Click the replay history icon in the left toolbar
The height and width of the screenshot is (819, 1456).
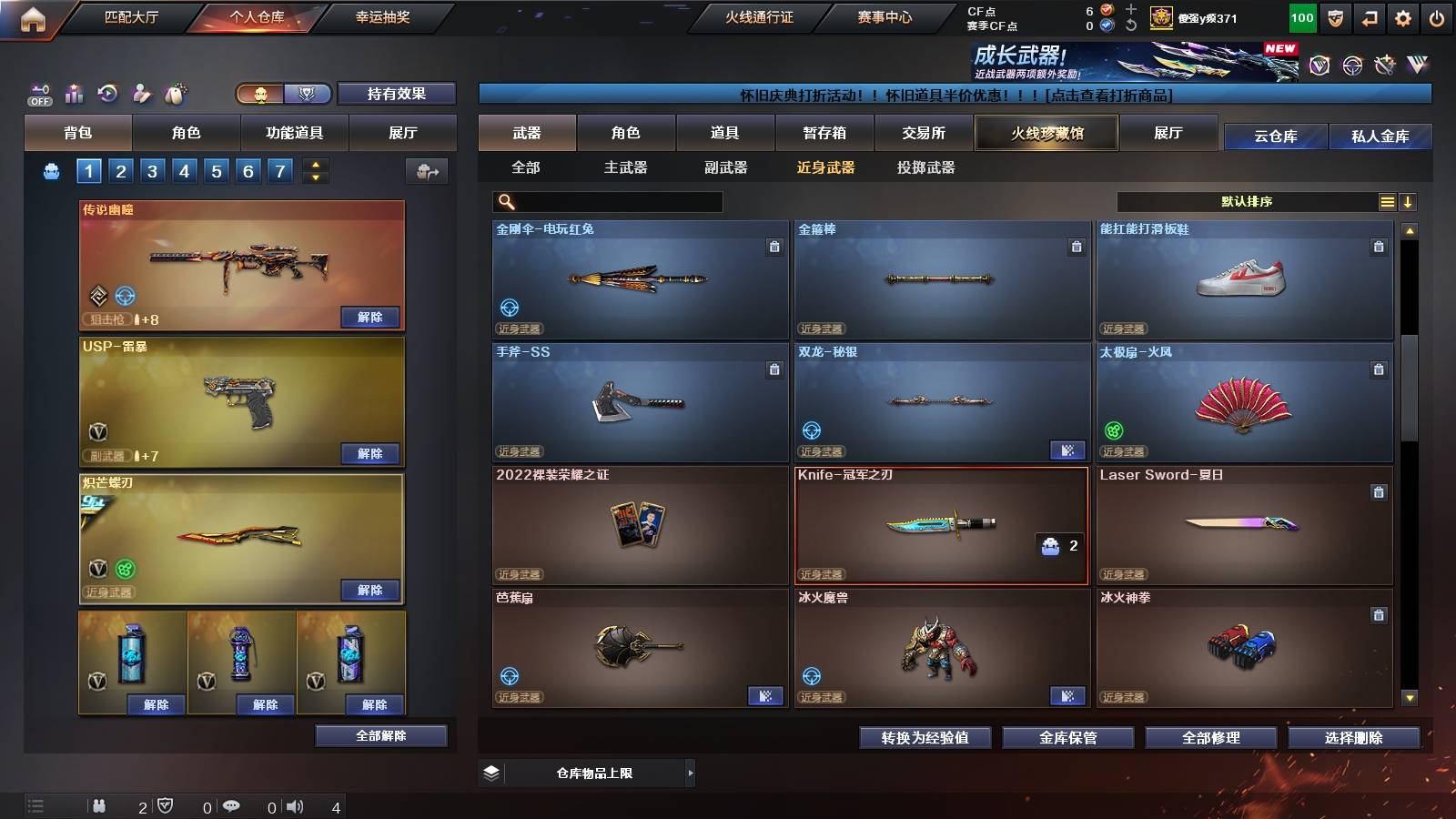[x=106, y=94]
